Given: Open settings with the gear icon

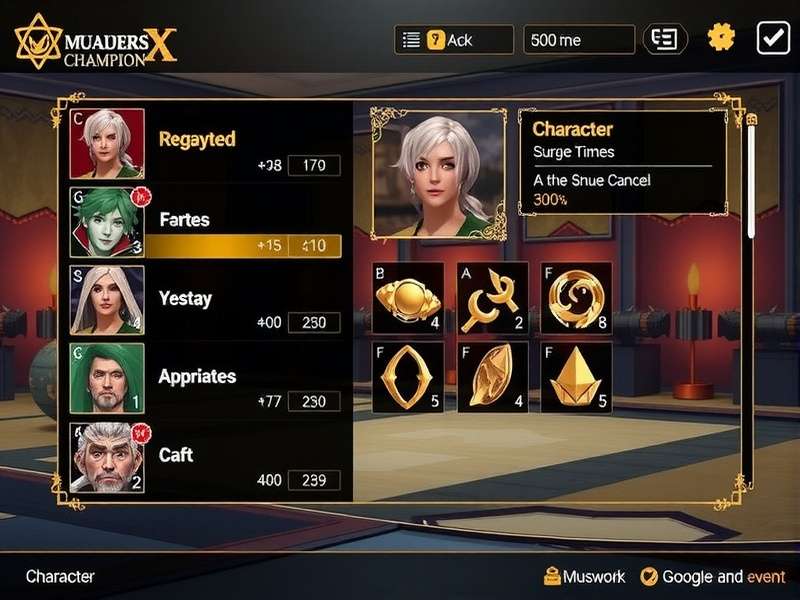Looking at the screenshot, I should point(721,38).
